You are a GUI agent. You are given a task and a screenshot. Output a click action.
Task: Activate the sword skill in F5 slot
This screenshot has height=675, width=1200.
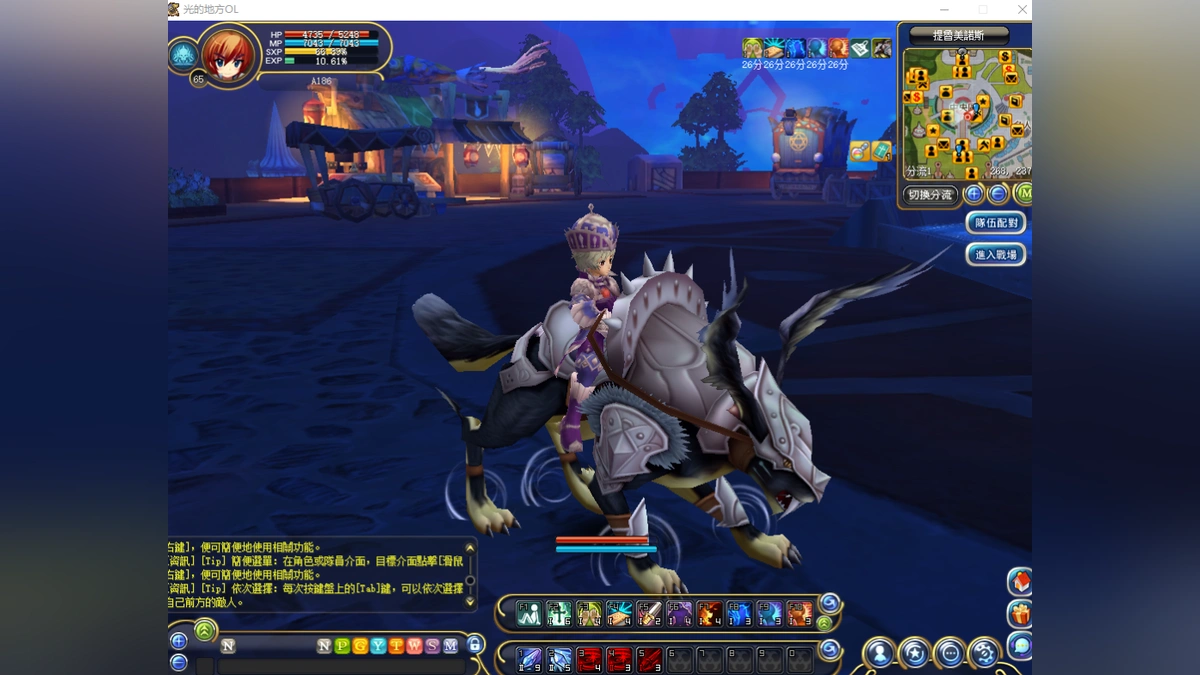649,613
